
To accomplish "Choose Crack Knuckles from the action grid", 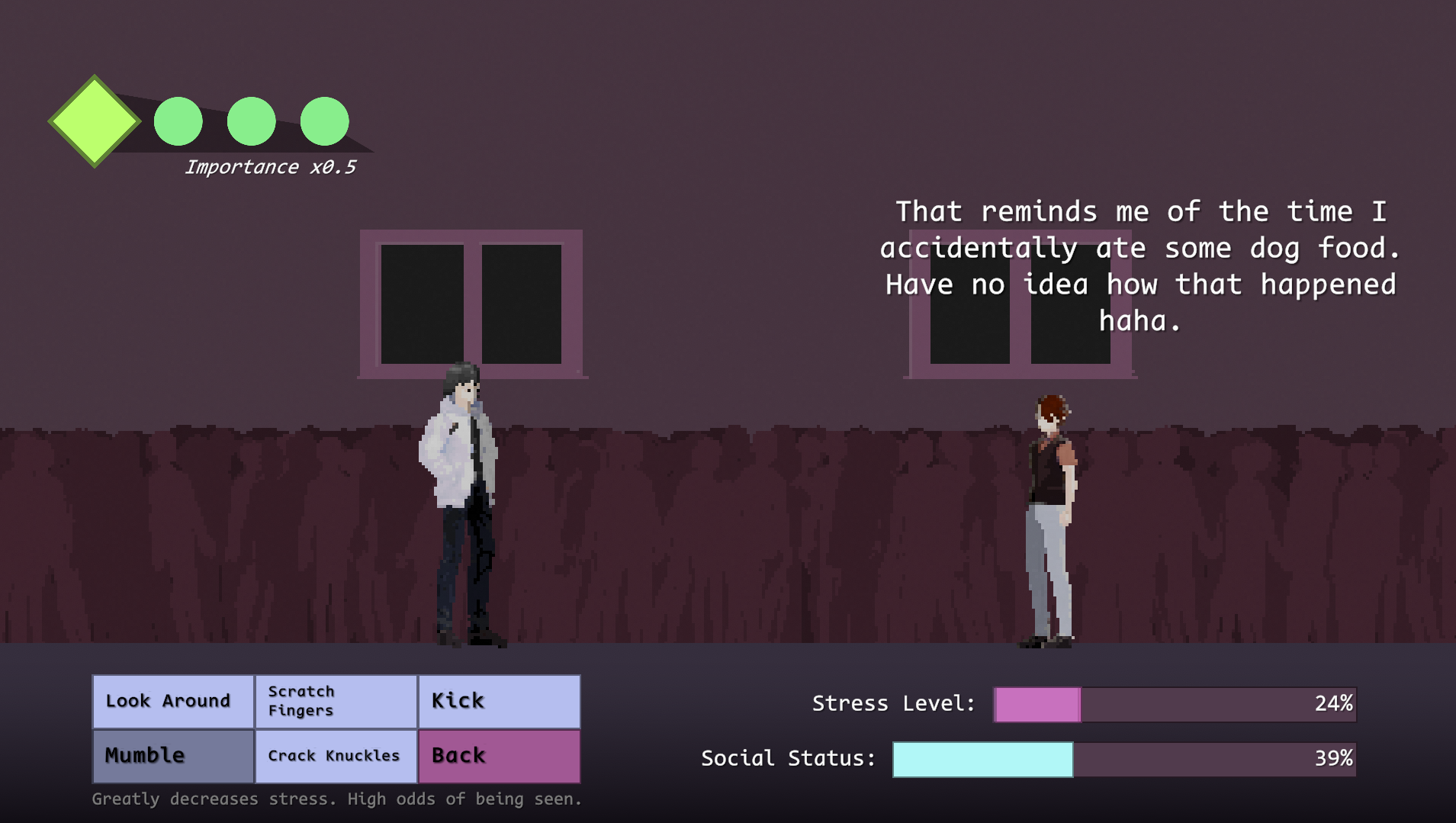I will pos(336,756).
